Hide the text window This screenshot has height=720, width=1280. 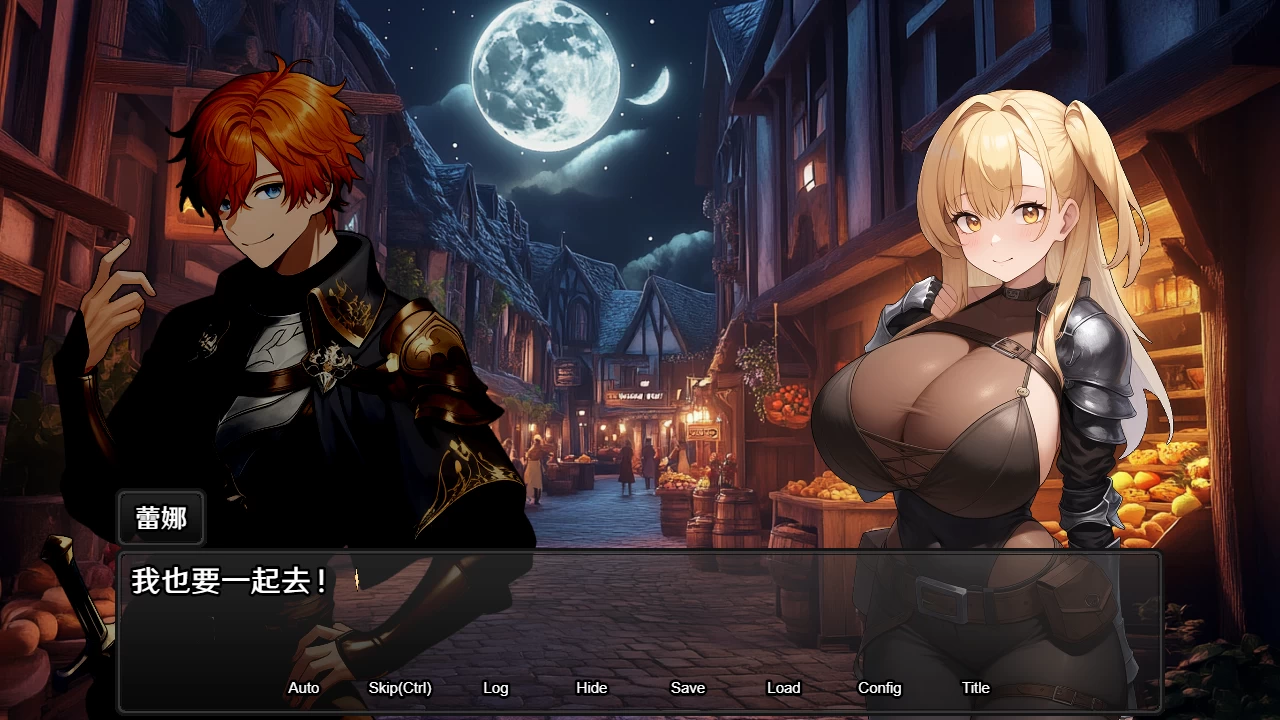[592, 688]
